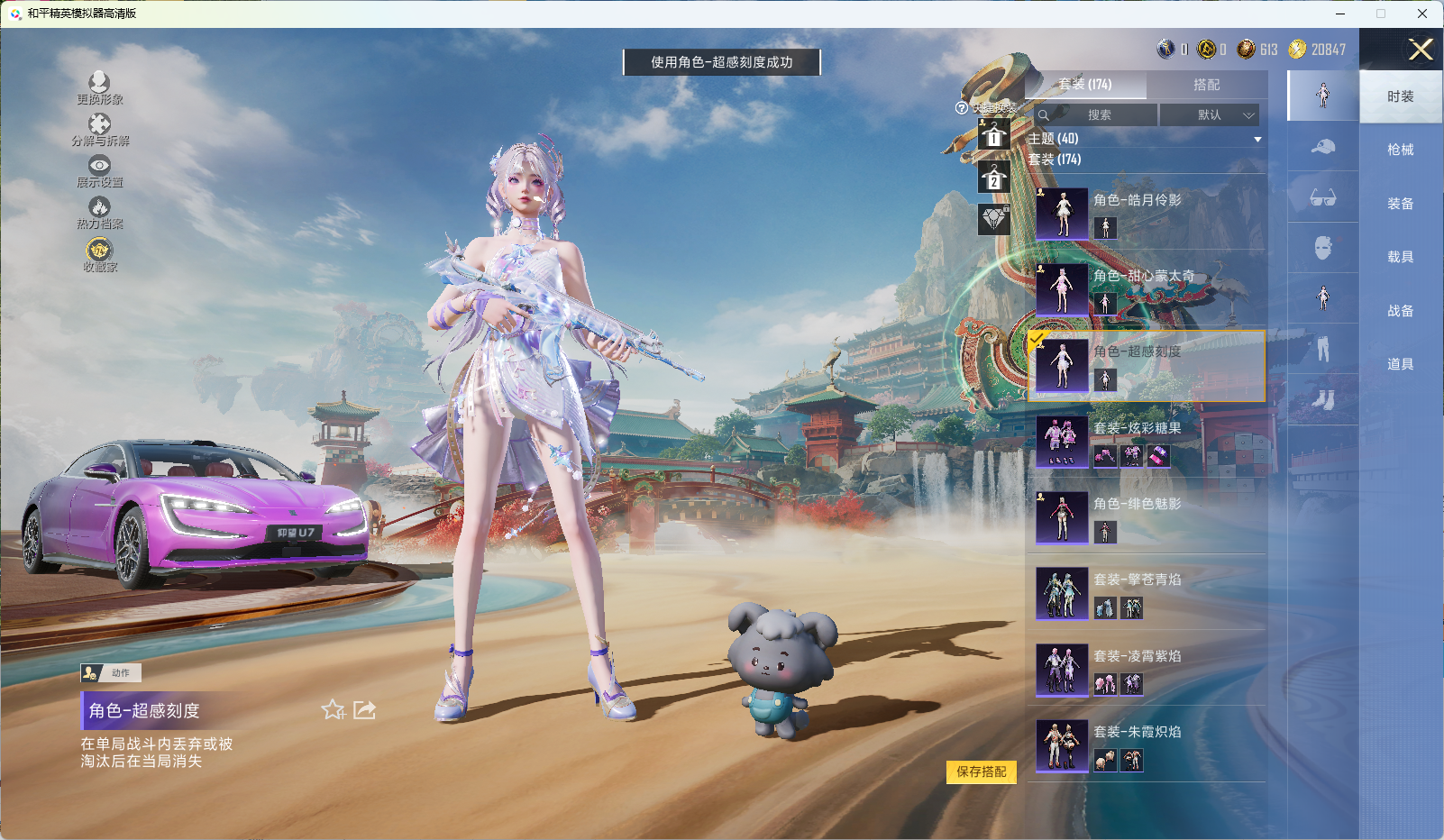Open the 枪械 (firearms) category
Viewport: 1444px width, 840px height.
tap(1400, 150)
